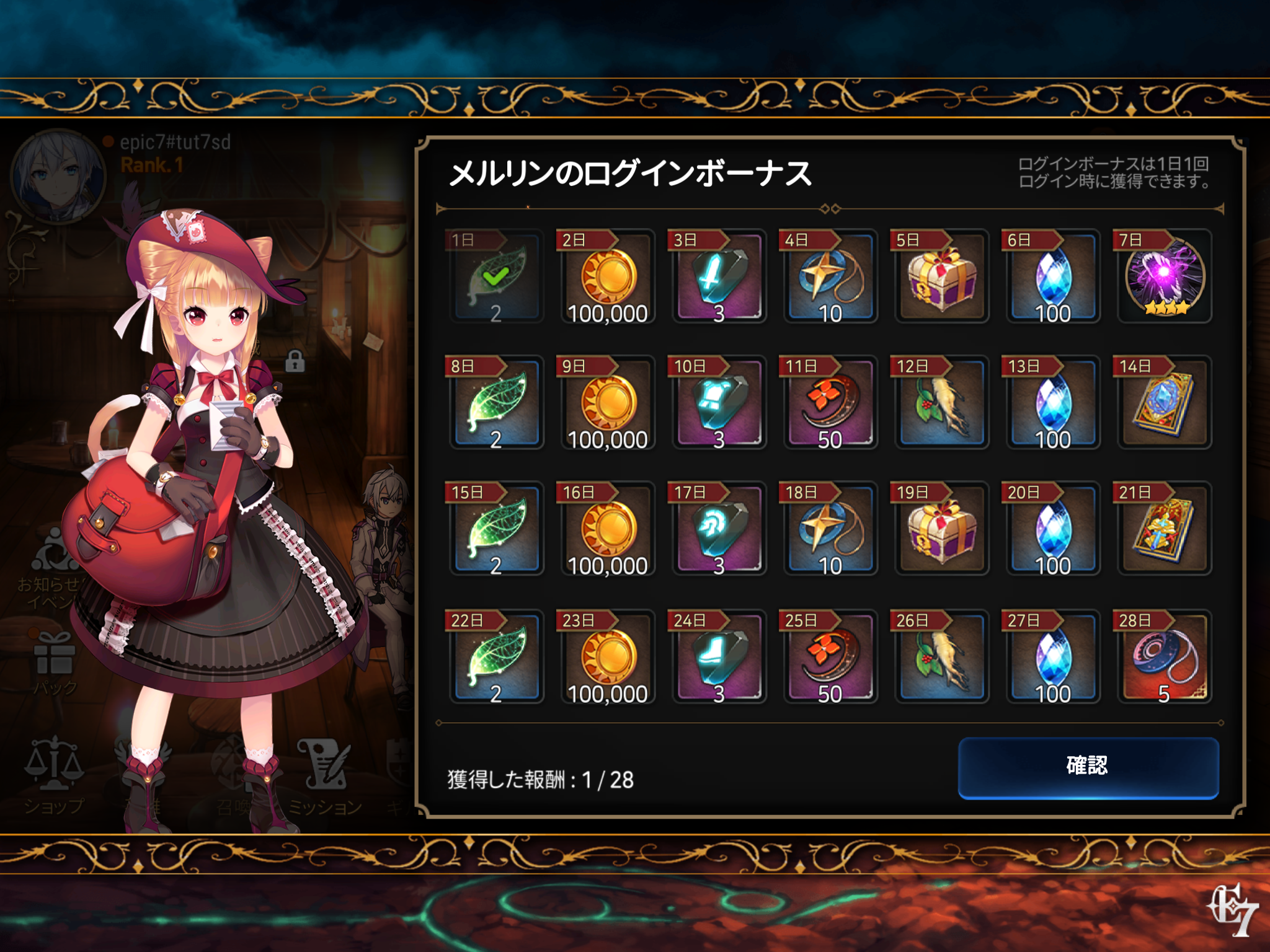Select the day 6 blue crystal reward
1270x952 pixels.
pos(1053,276)
